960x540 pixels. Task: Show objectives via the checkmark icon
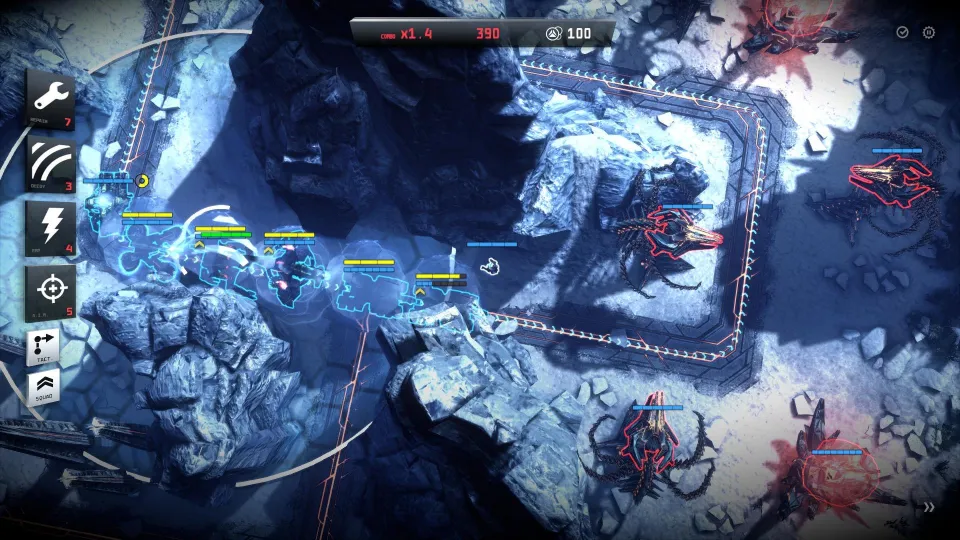coord(902,33)
